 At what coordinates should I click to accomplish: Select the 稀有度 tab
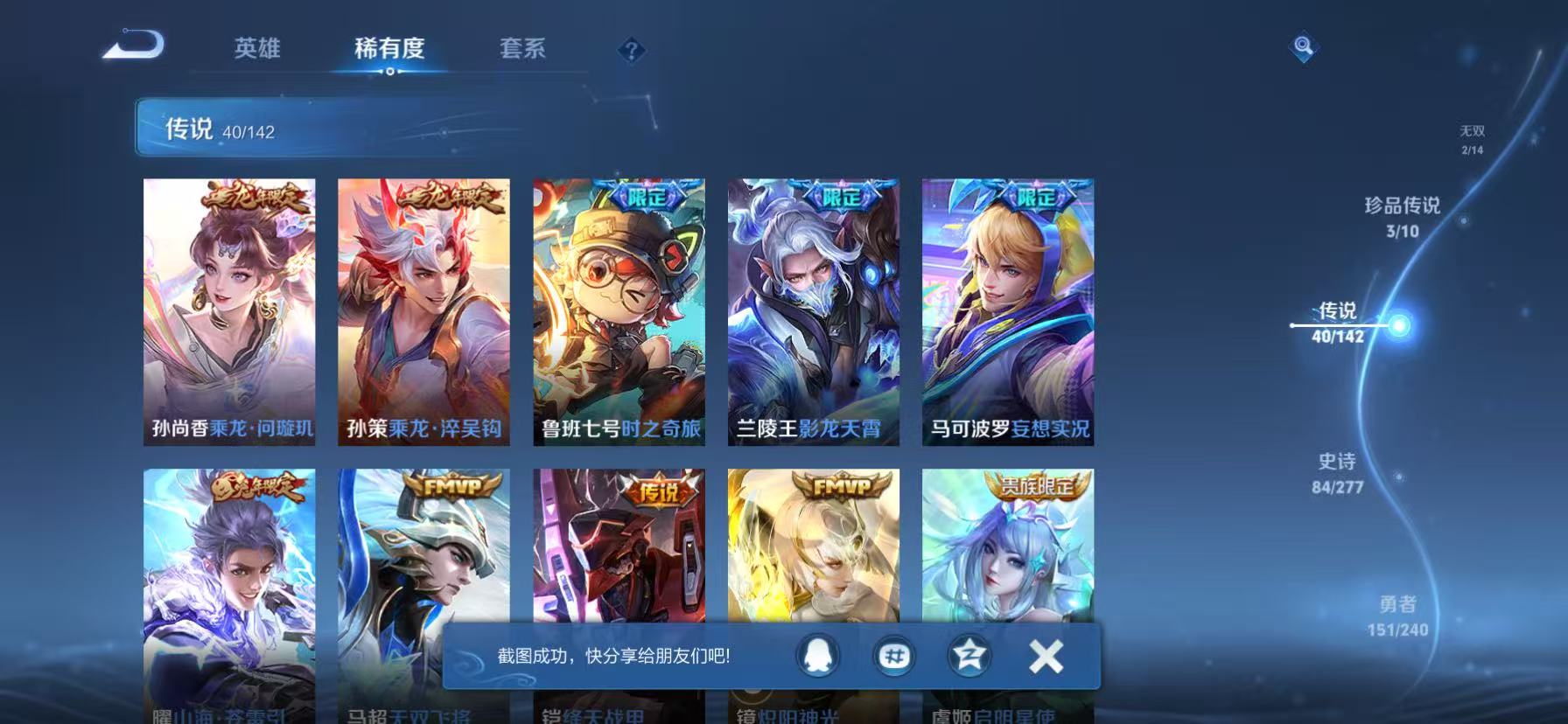[390, 50]
